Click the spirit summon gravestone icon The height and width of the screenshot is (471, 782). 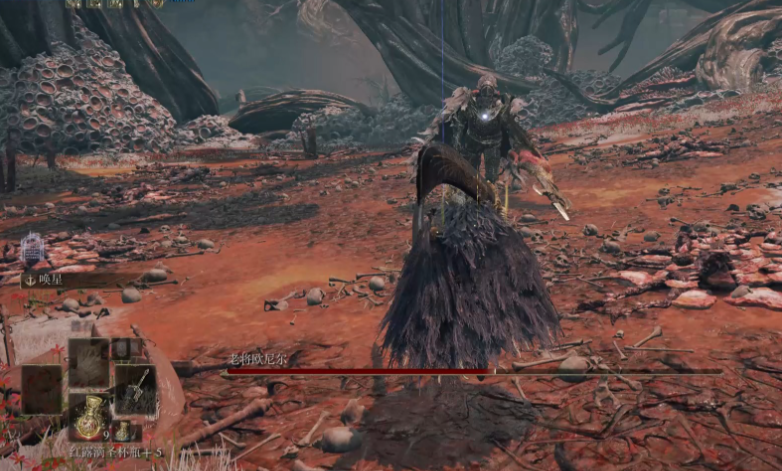32,249
